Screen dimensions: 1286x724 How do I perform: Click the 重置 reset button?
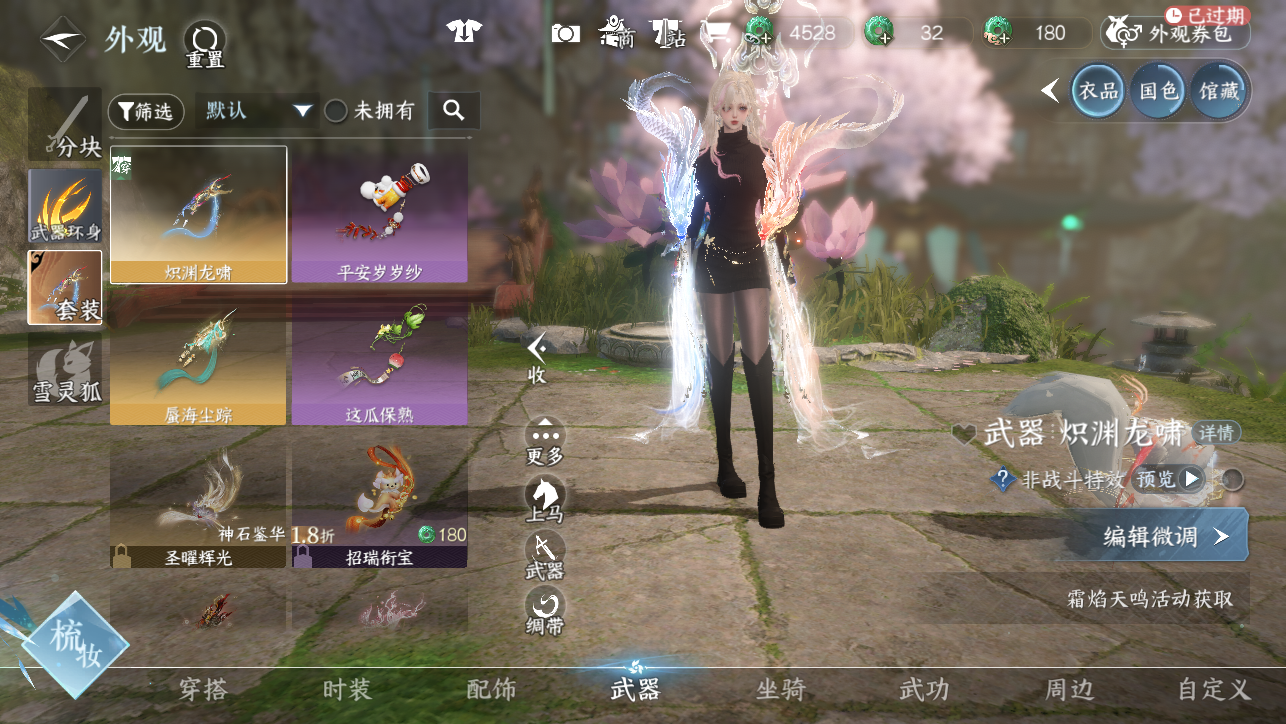click(204, 44)
